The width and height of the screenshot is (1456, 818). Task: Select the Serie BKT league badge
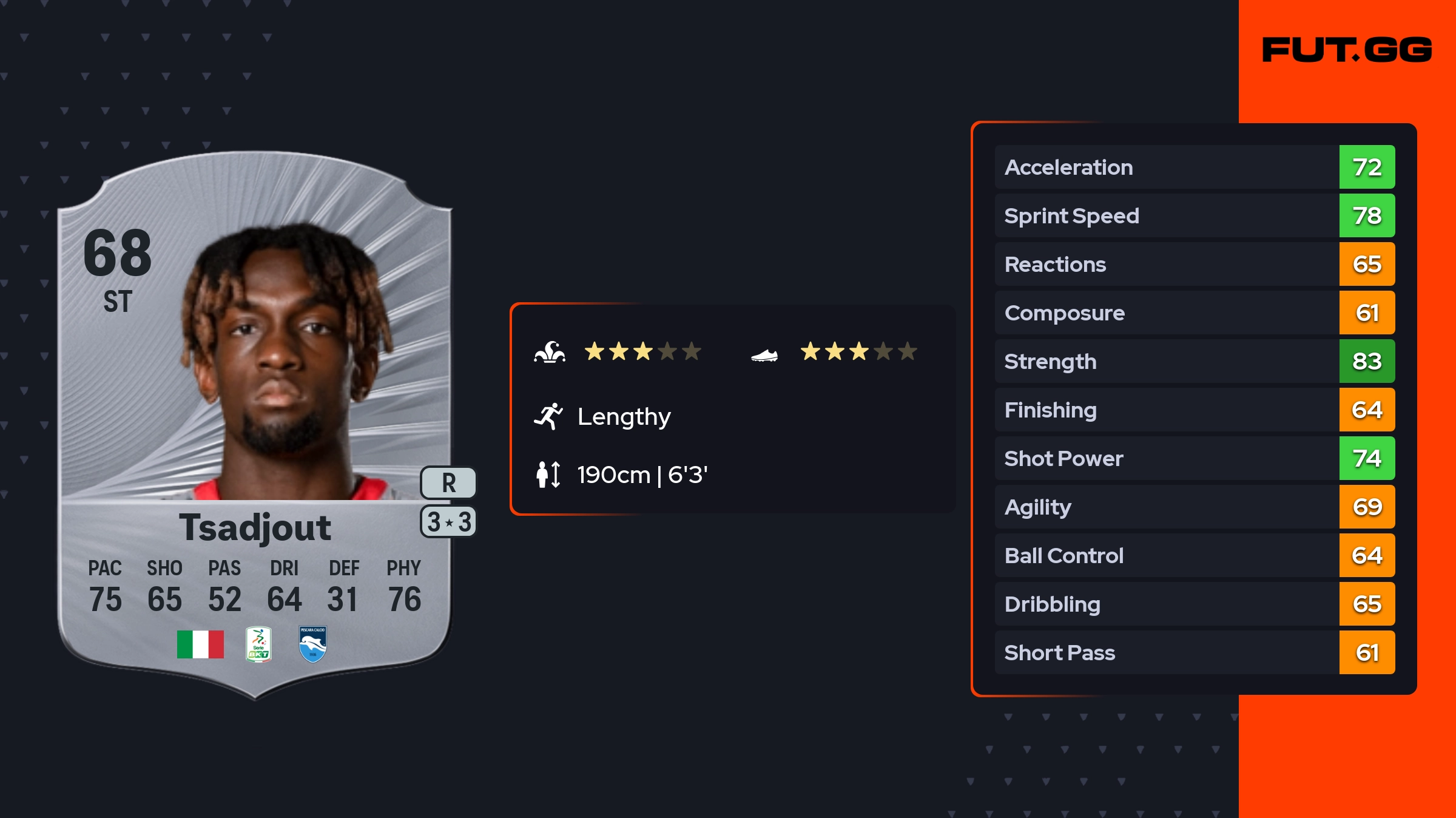point(258,644)
